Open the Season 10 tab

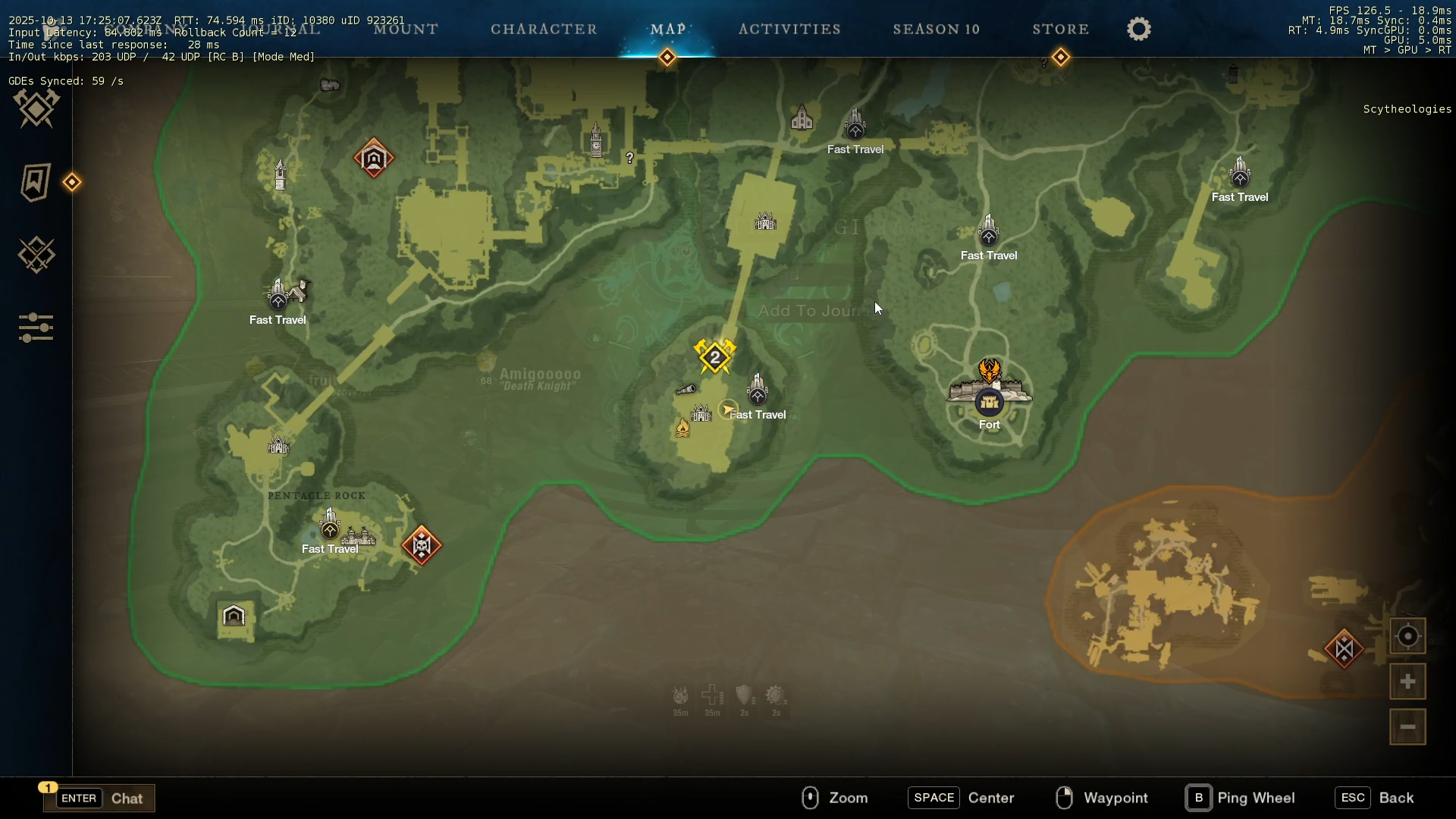click(x=937, y=30)
